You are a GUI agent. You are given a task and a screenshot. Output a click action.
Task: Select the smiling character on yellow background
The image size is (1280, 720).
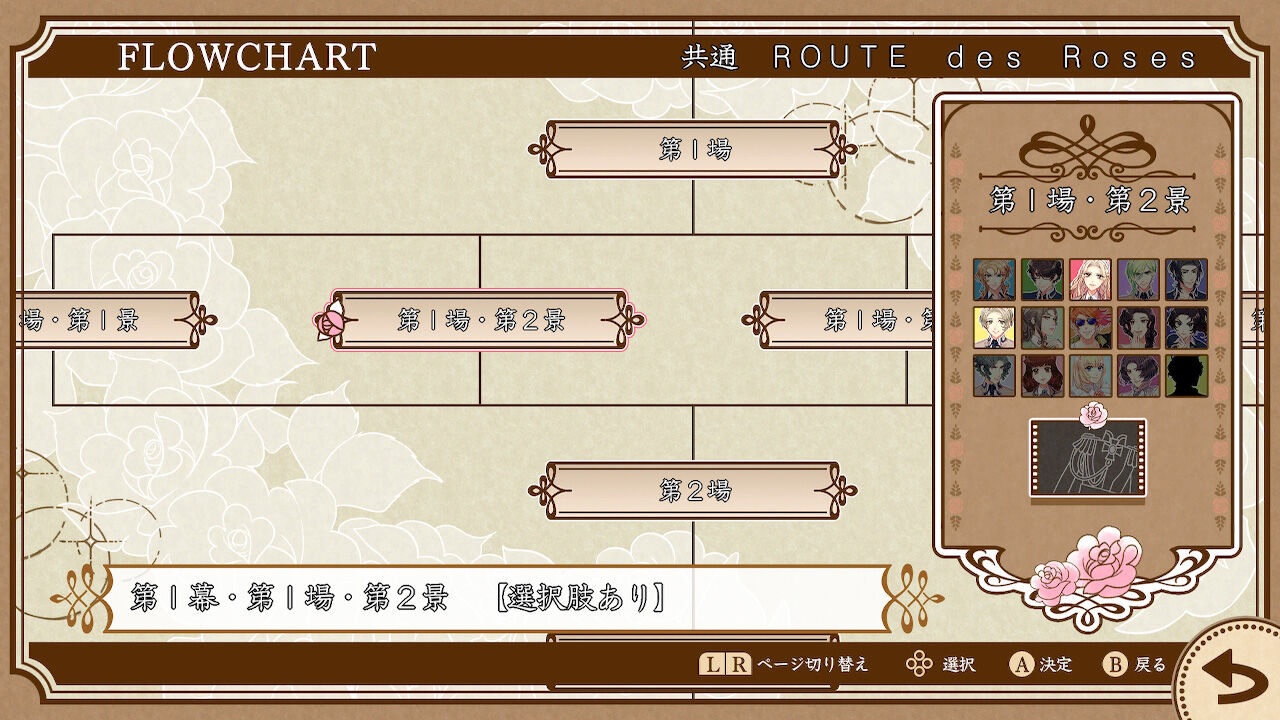(x=995, y=328)
